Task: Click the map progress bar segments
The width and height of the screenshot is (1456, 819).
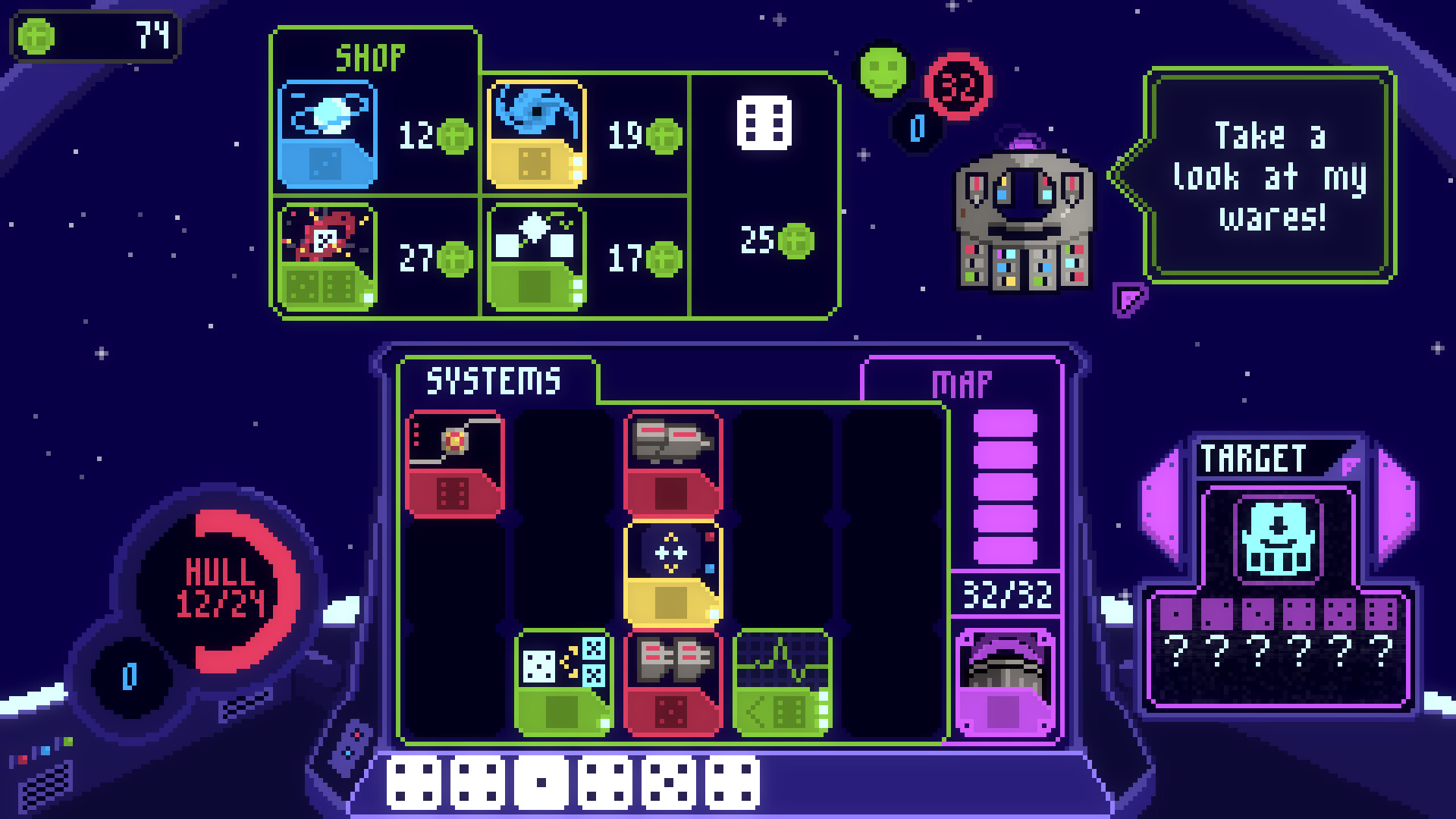Action: tap(1006, 485)
